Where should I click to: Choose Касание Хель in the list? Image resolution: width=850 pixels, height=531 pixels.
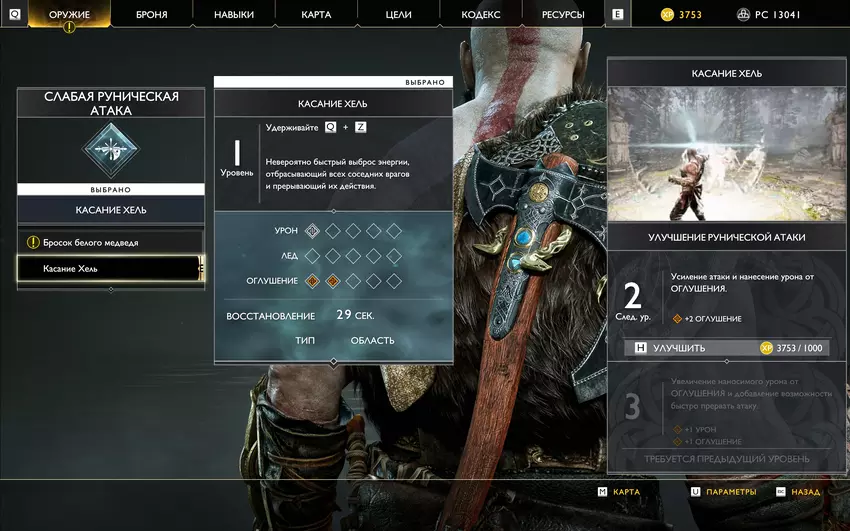click(x=108, y=269)
